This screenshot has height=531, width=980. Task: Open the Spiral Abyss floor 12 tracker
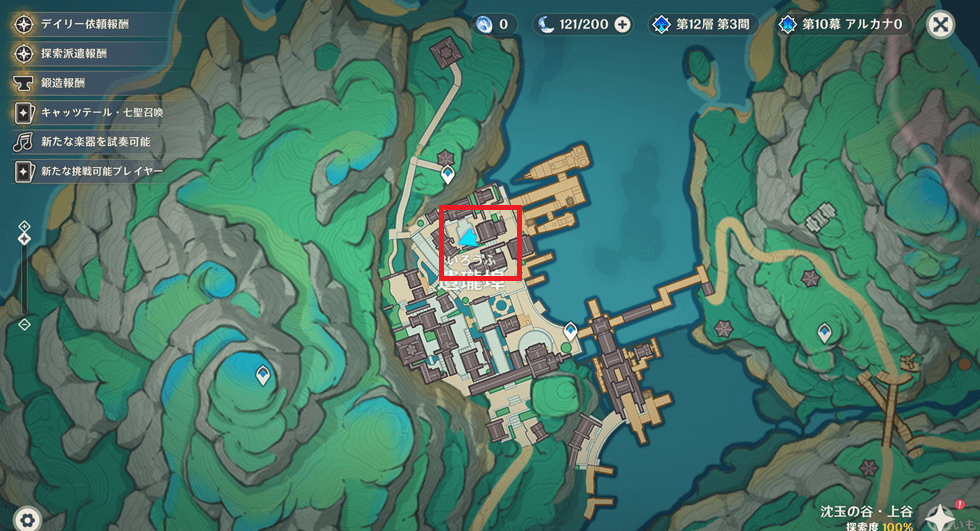tap(705, 24)
